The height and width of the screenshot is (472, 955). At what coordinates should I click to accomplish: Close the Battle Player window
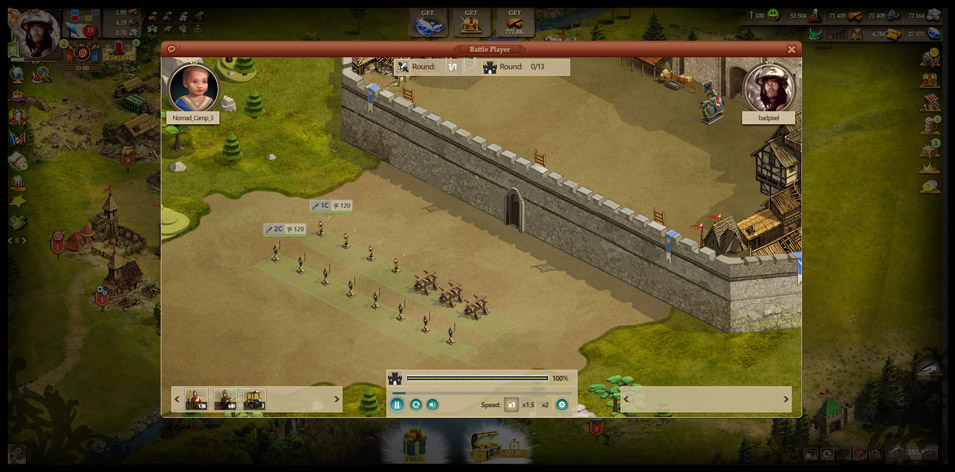791,49
